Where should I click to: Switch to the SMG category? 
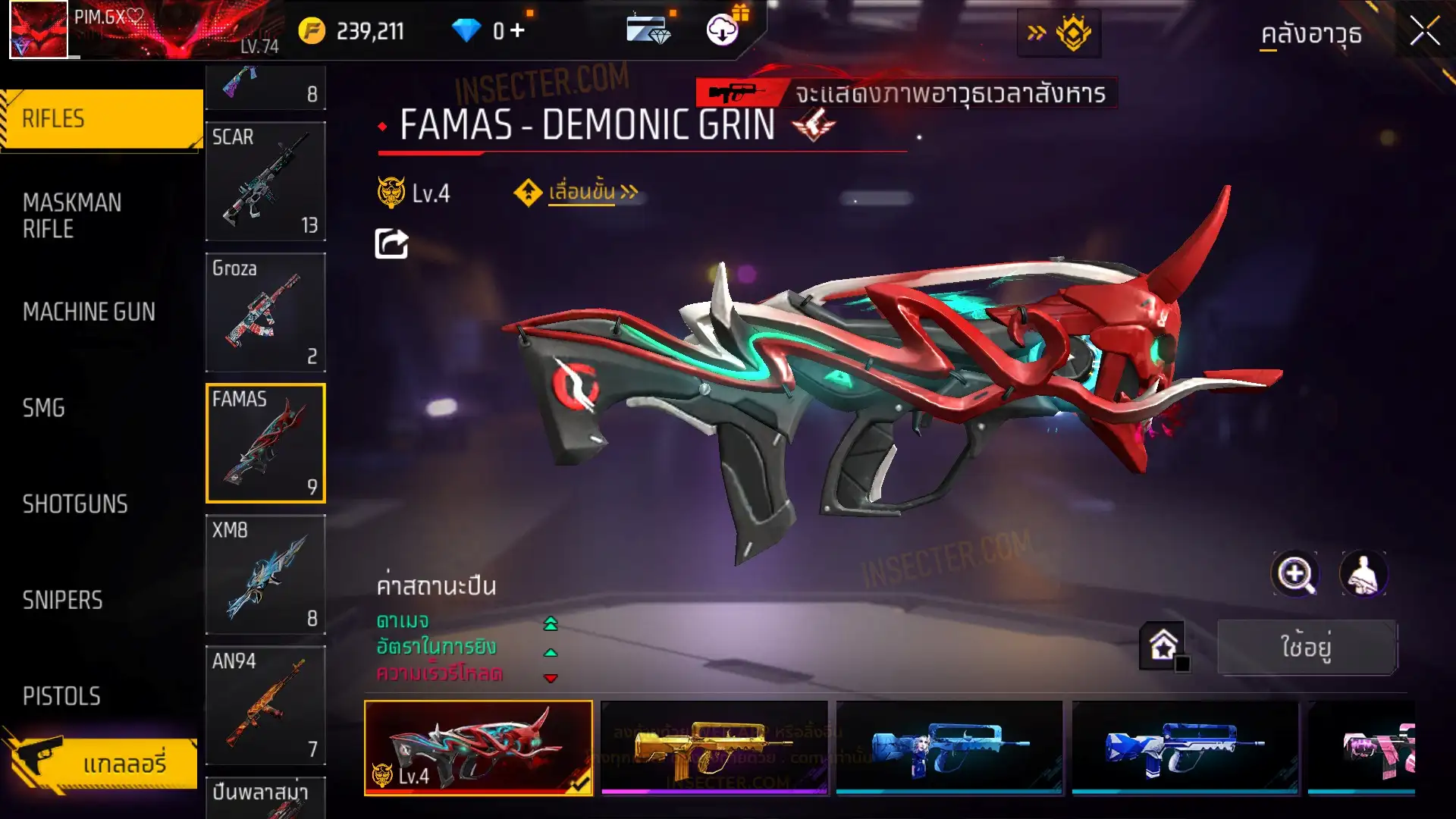[44, 408]
